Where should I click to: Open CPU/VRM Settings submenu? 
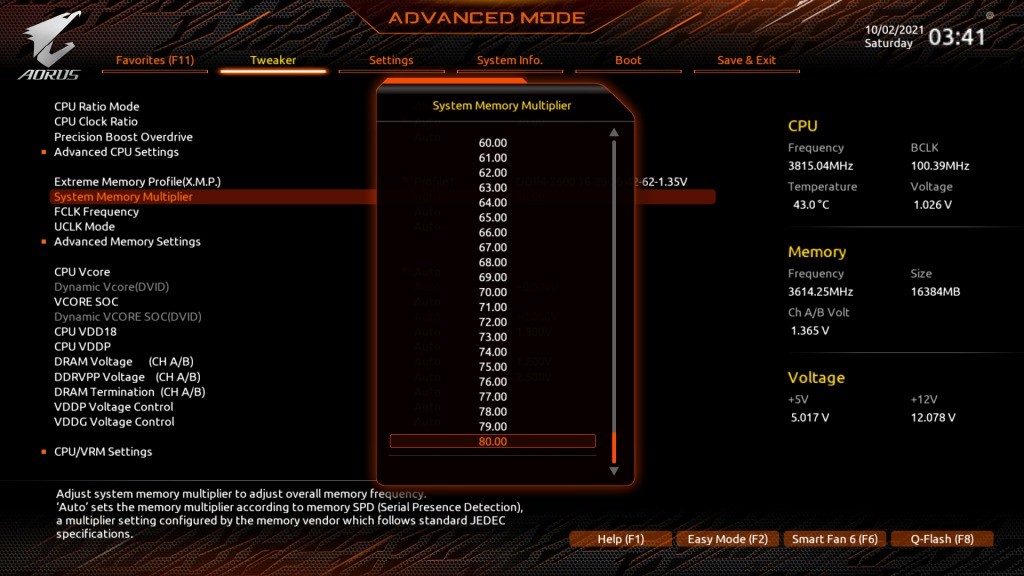(x=103, y=452)
